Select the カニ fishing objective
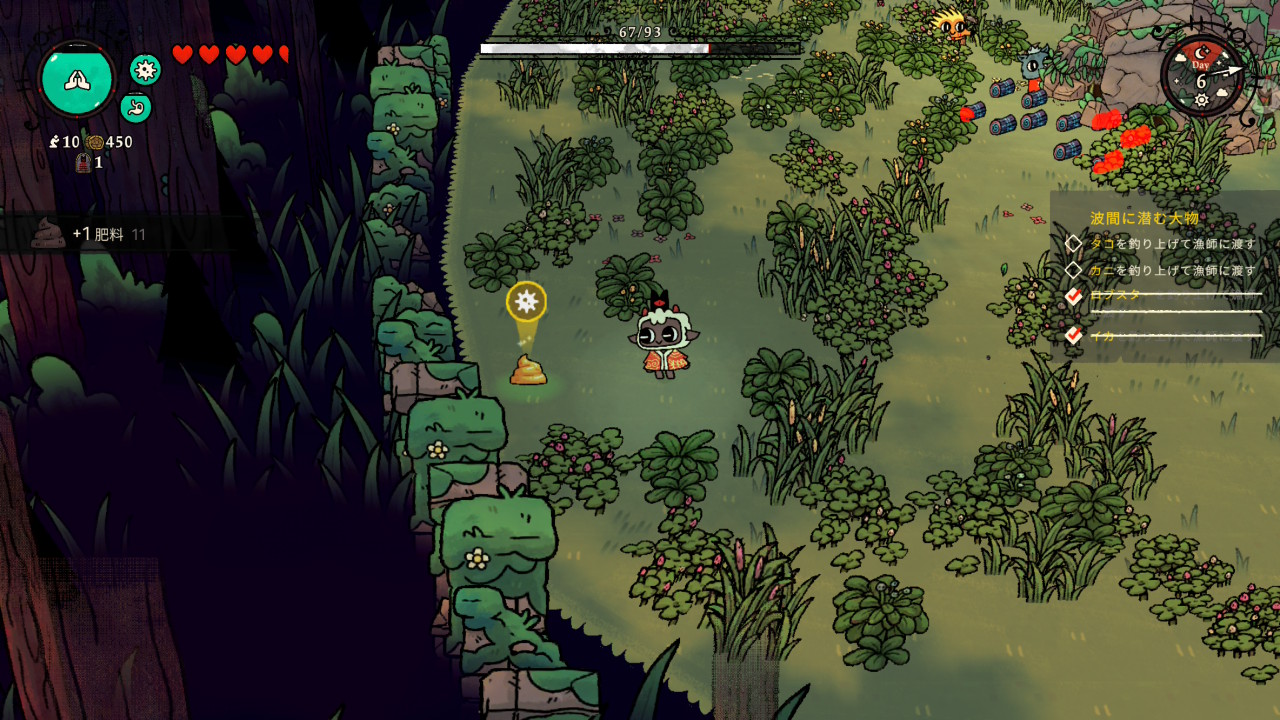The height and width of the screenshot is (720, 1280). click(x=1170, y=270)
